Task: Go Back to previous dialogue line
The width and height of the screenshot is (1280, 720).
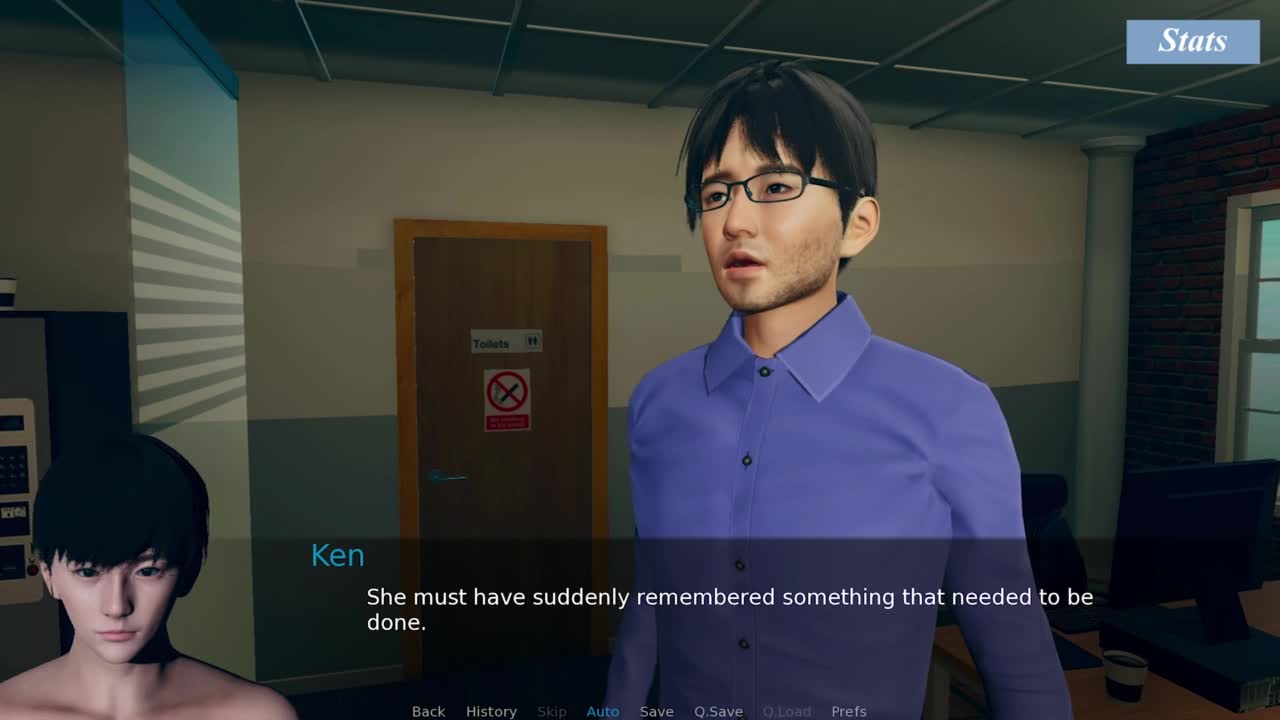Action: [428, 711]
